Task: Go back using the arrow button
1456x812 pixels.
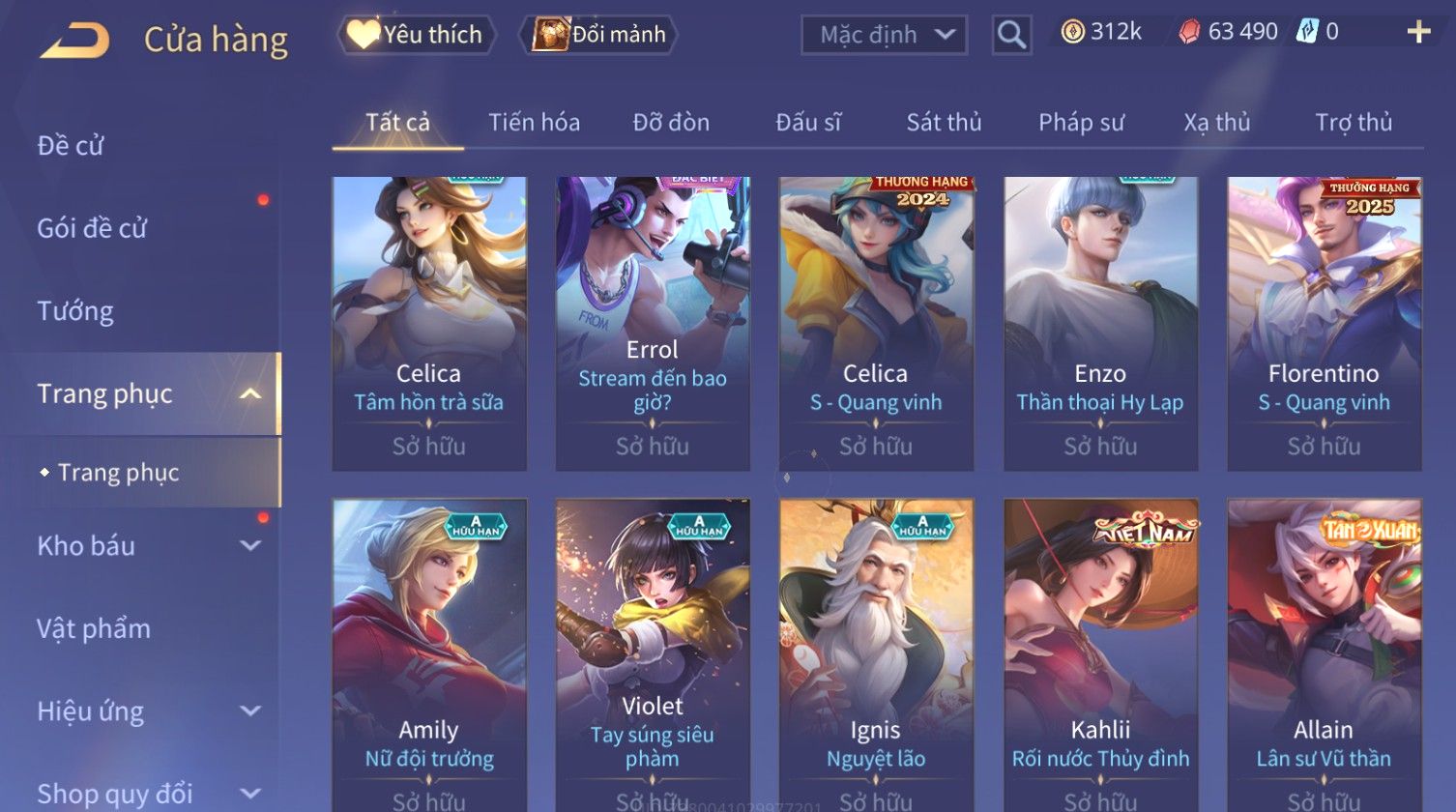Action: tap(75, 40)
